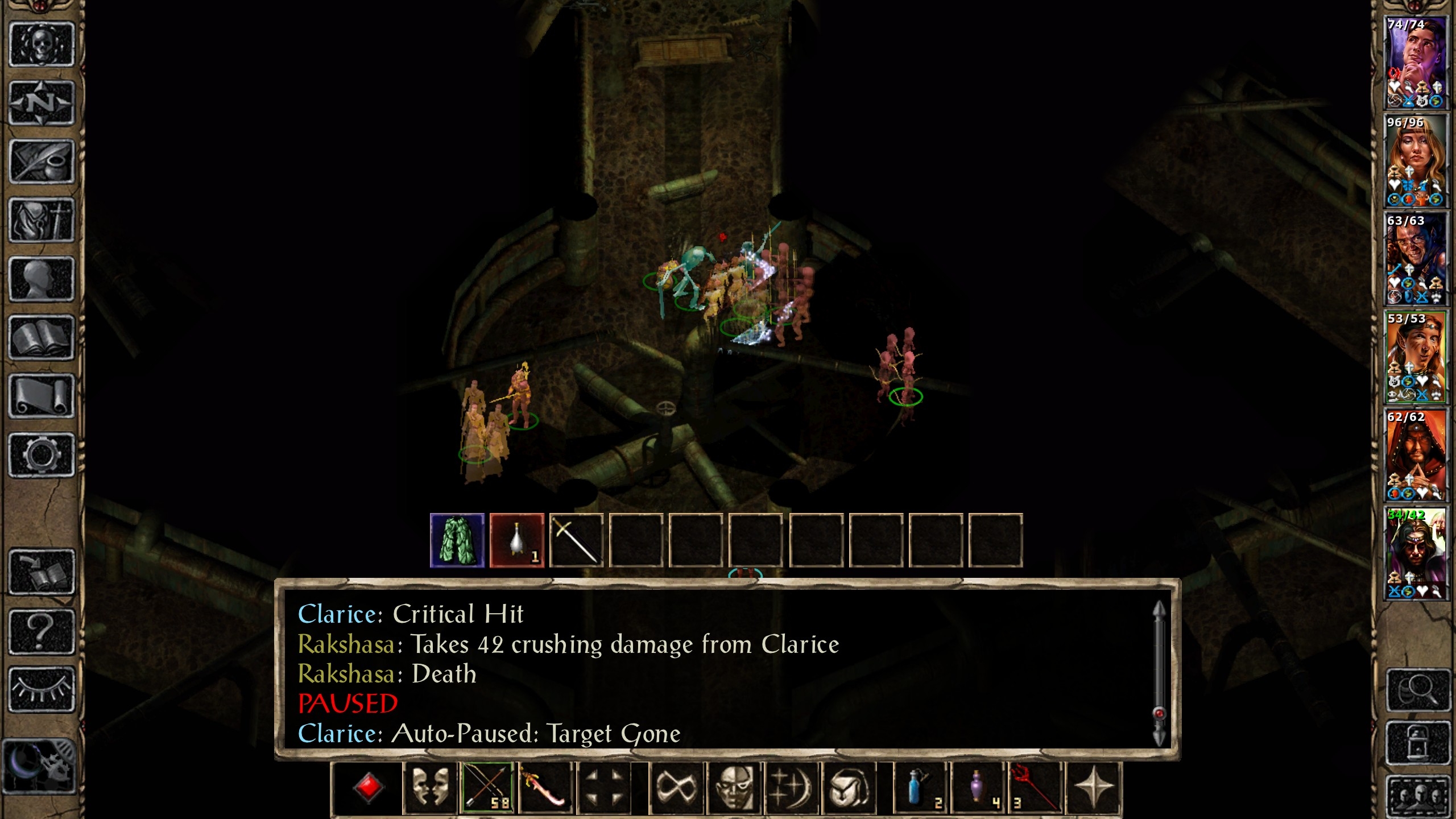Screen dimensions: 1456x819
Task: Open the mage spellbook with the book button
Action: pos(42,338)
